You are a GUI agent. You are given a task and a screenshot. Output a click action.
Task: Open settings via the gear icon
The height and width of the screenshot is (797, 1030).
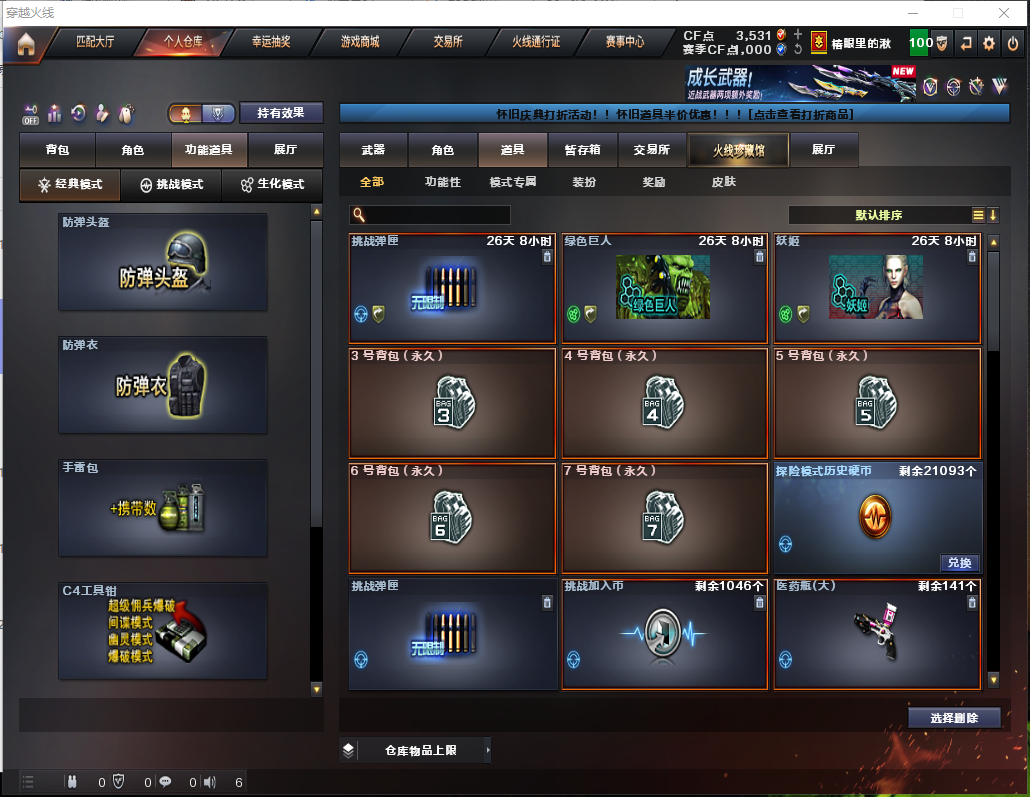989,43
